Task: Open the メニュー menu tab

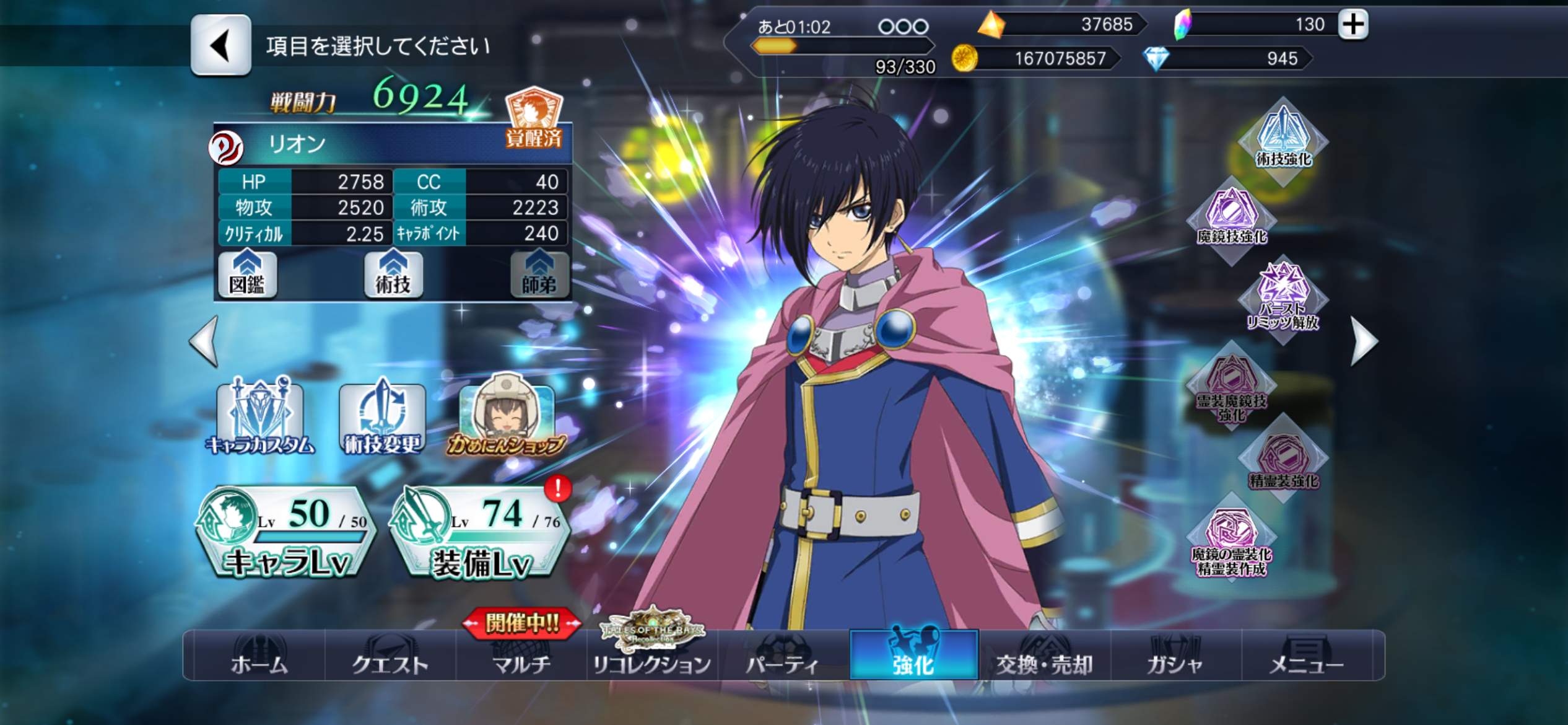Action: pos(1306,657)
